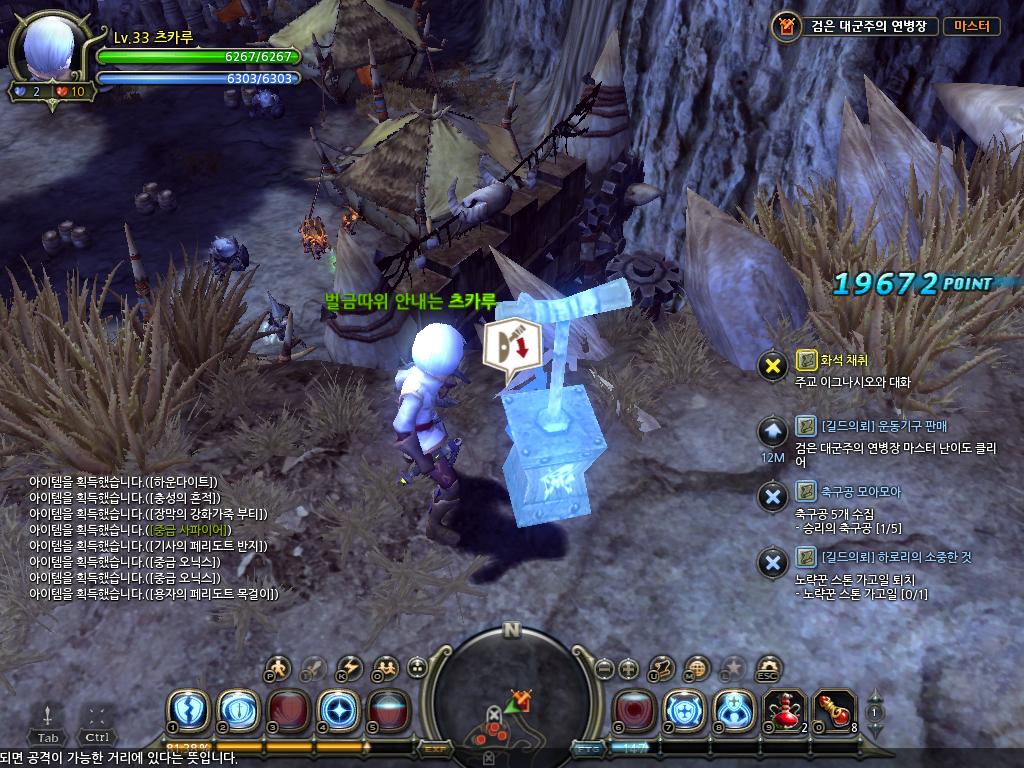This screenshot has width=1024, height=768.
Task: Click the 마스터 difficulty label
Action: click(972, 27)
